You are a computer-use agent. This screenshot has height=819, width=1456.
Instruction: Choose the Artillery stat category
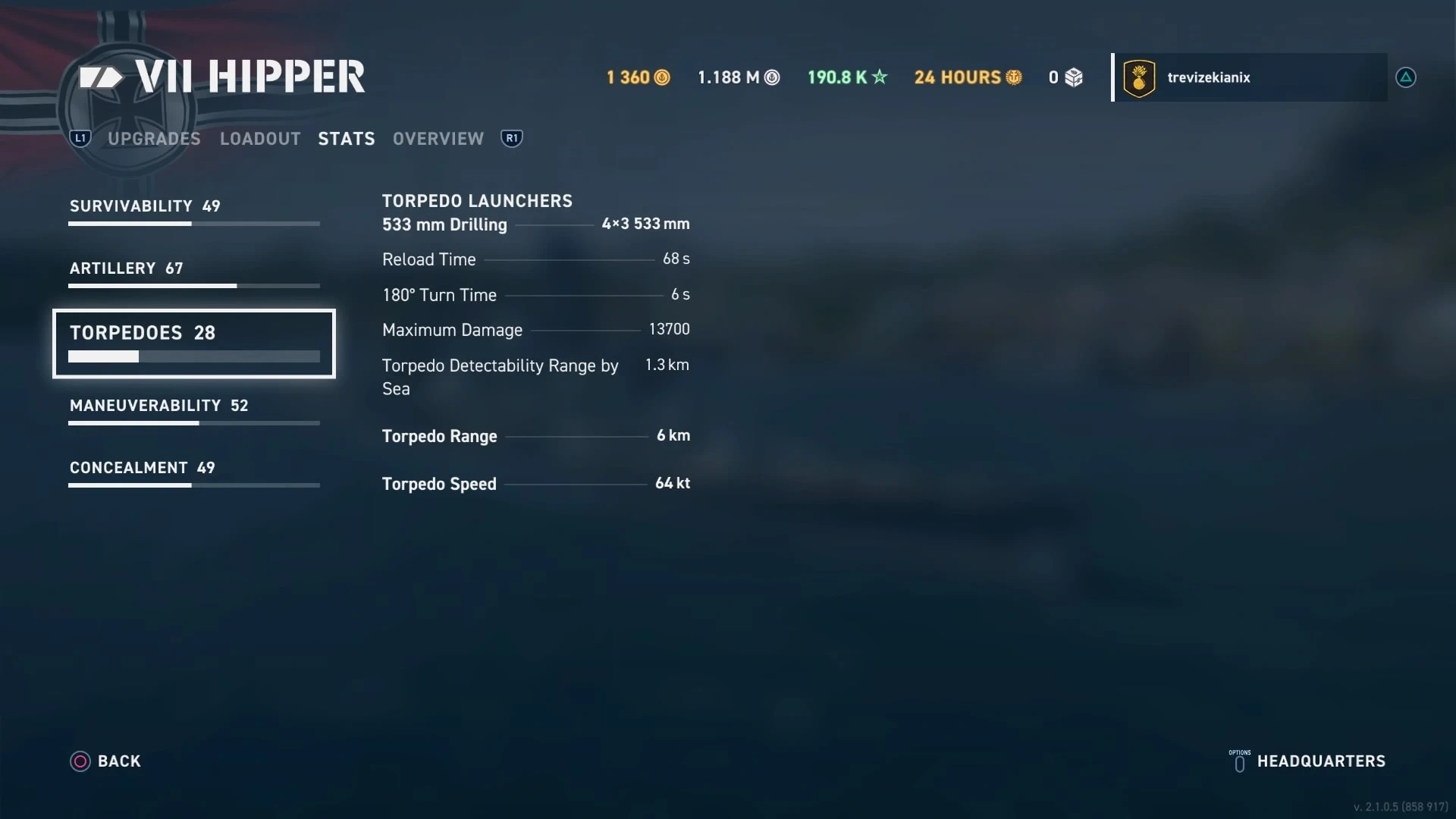(x=193, y=274)
